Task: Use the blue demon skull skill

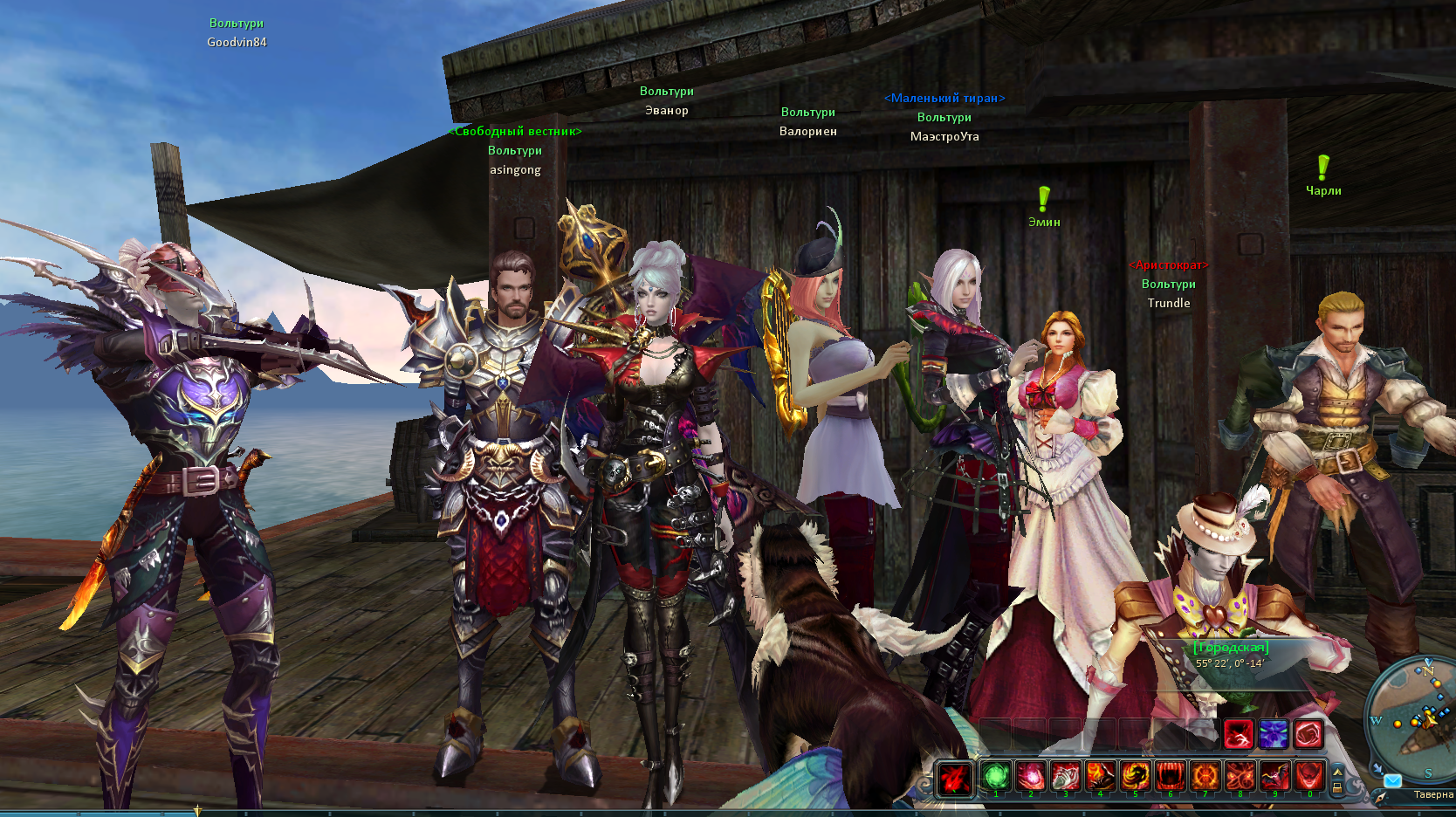Action: [1273, 735]
